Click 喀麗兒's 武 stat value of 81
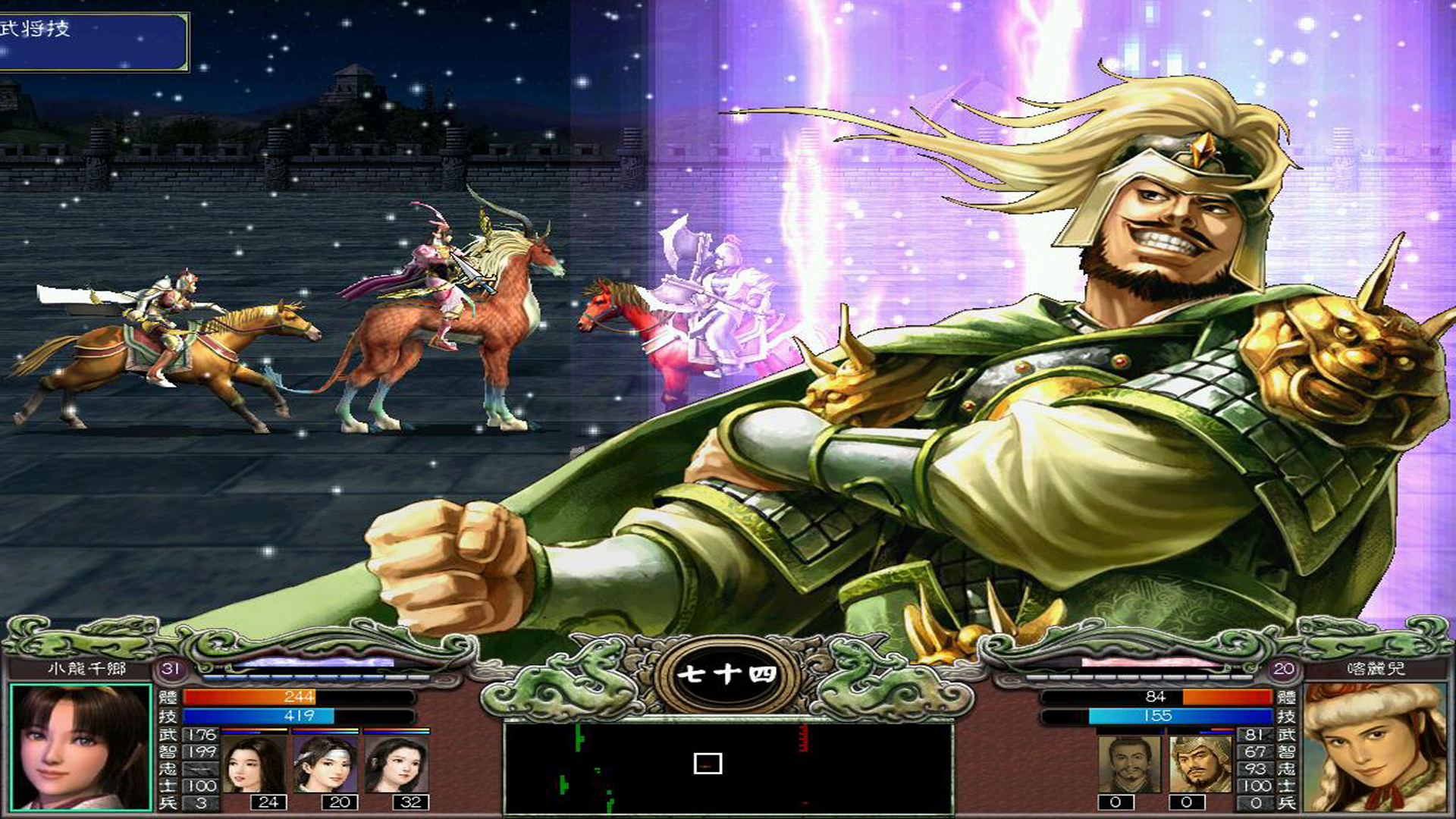Viewport: 1456px width, 819px height. 1254,735
